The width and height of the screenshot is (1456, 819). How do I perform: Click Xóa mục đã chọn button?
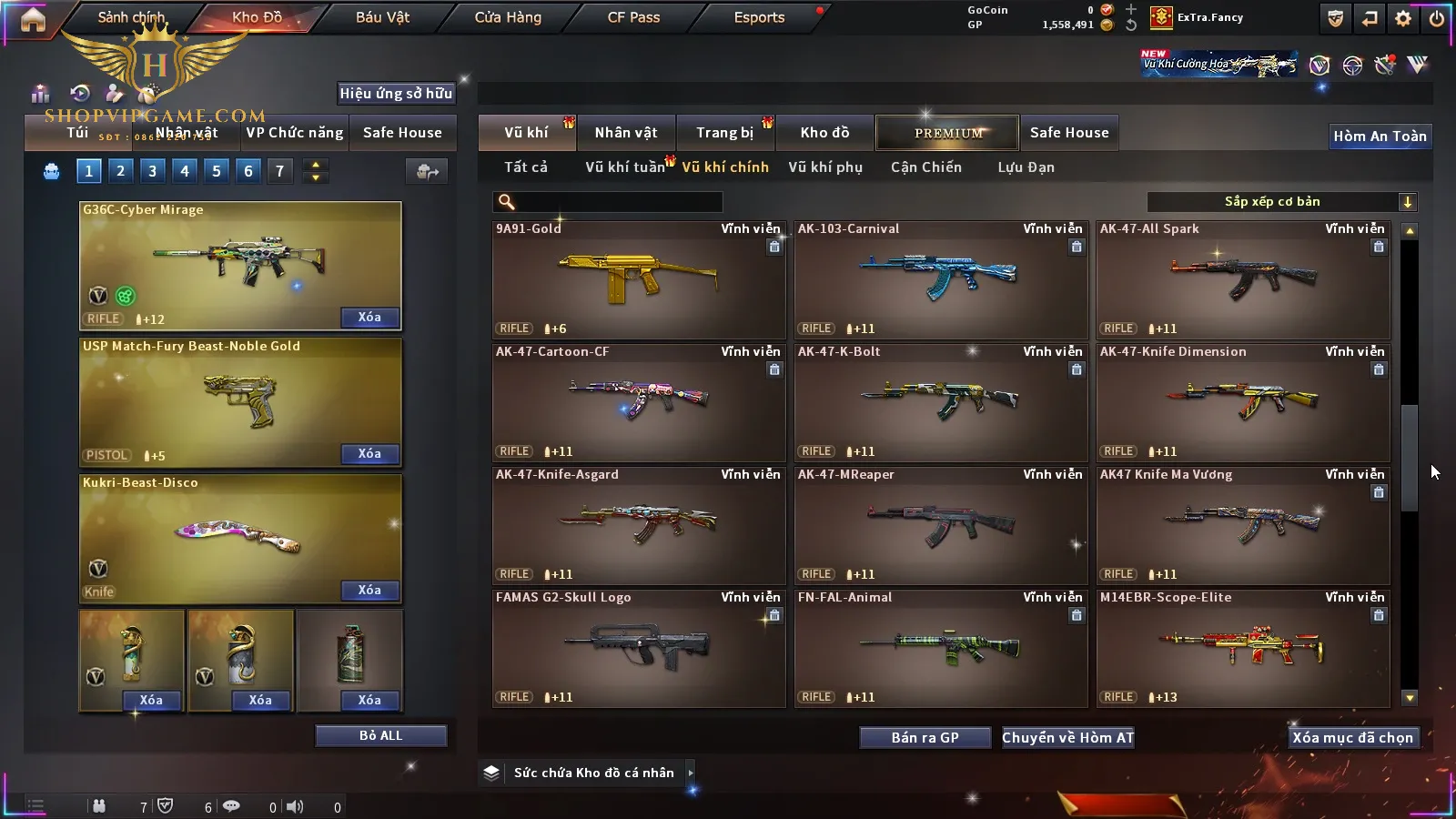[1352, 738]
